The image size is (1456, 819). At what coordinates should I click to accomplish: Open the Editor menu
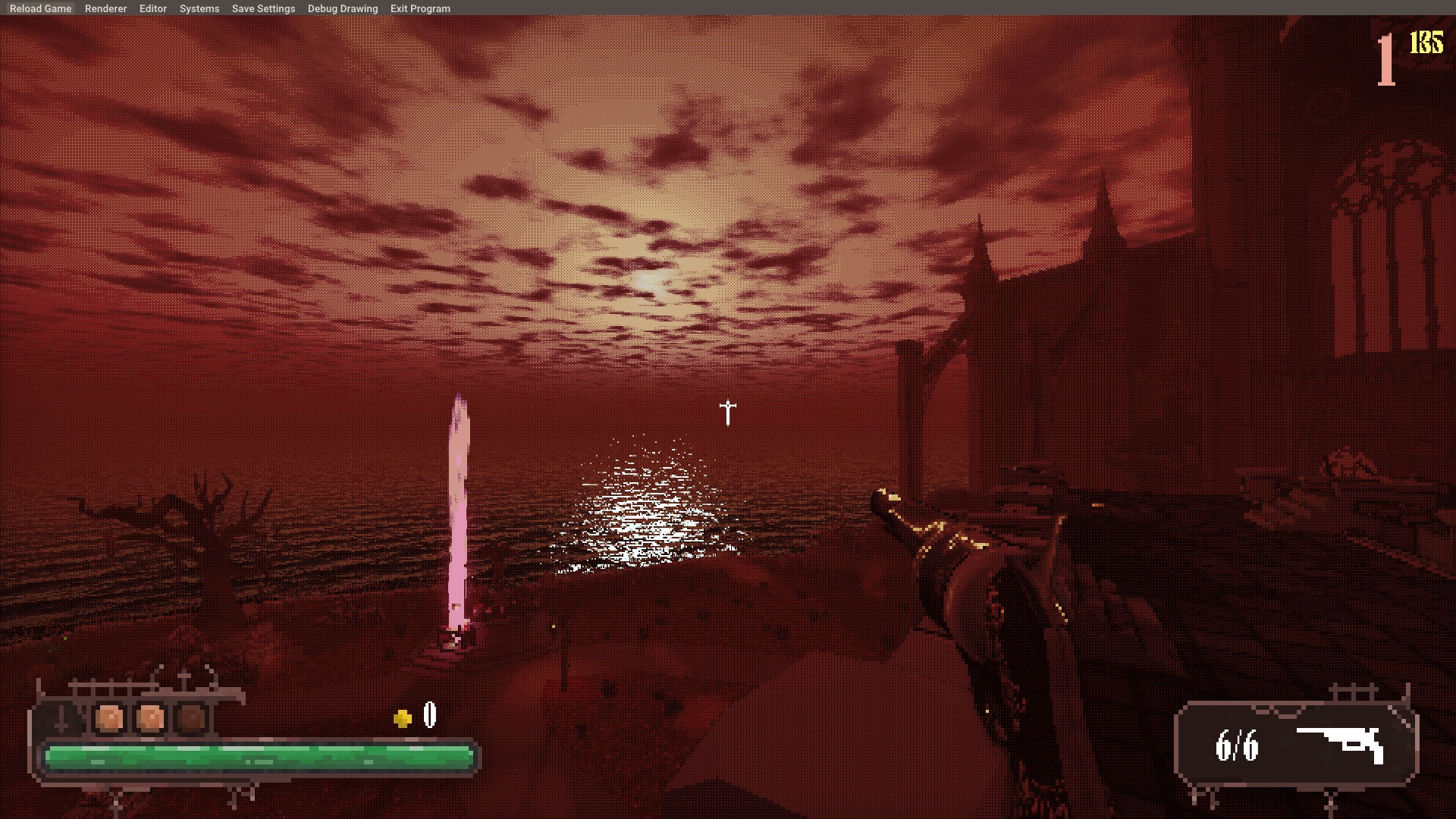pos(152,8)
